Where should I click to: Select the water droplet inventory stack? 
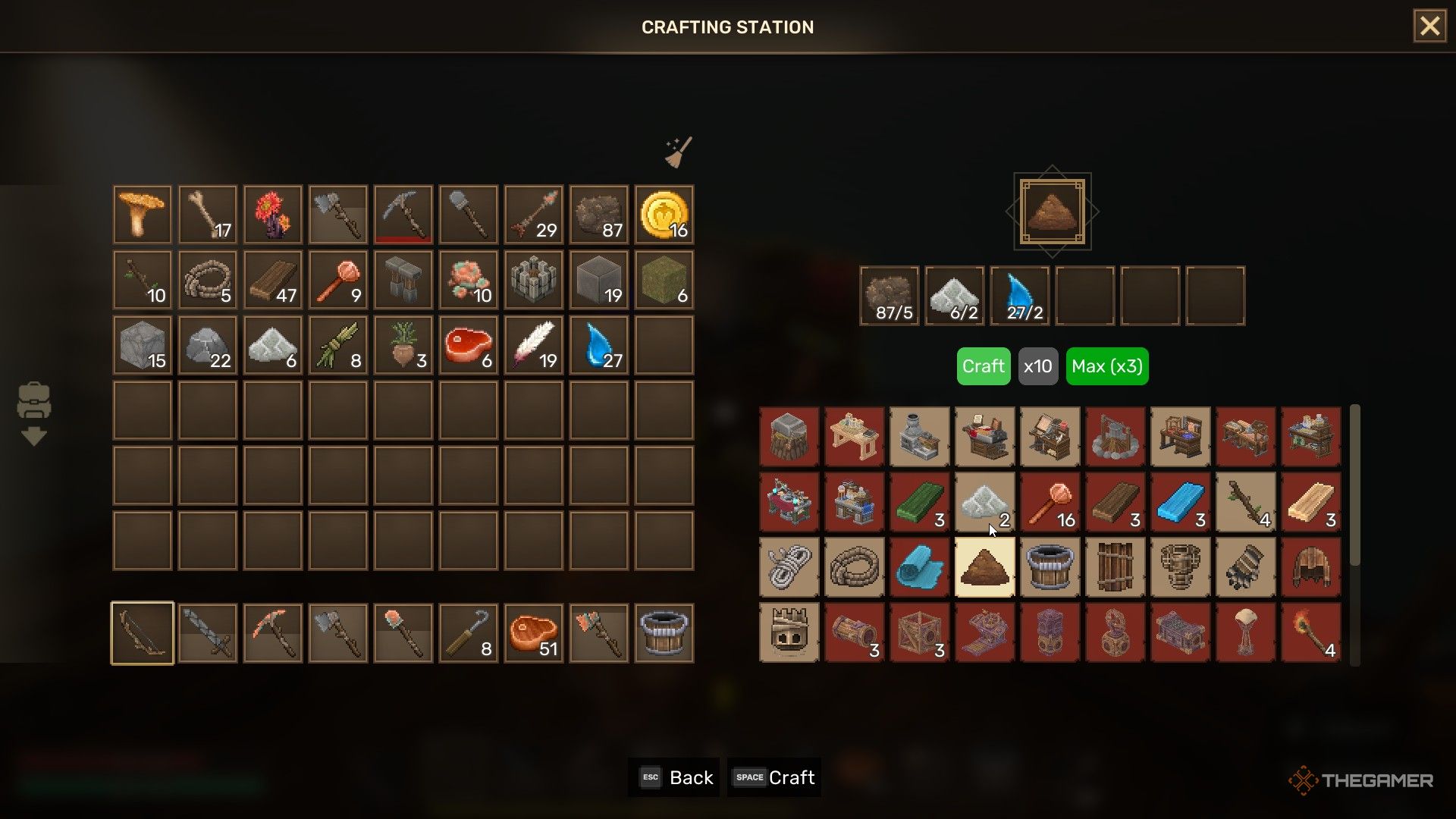pyautogui.click(x=598, y=345)
